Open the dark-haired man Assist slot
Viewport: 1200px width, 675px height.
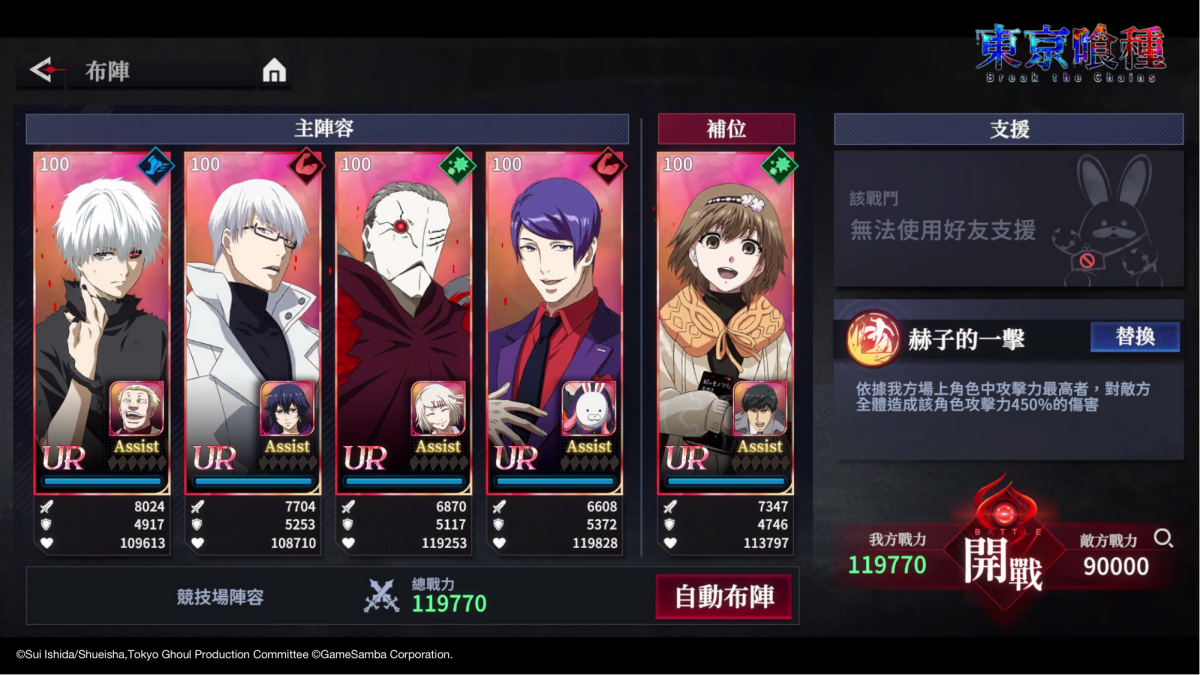coord(760,408)
